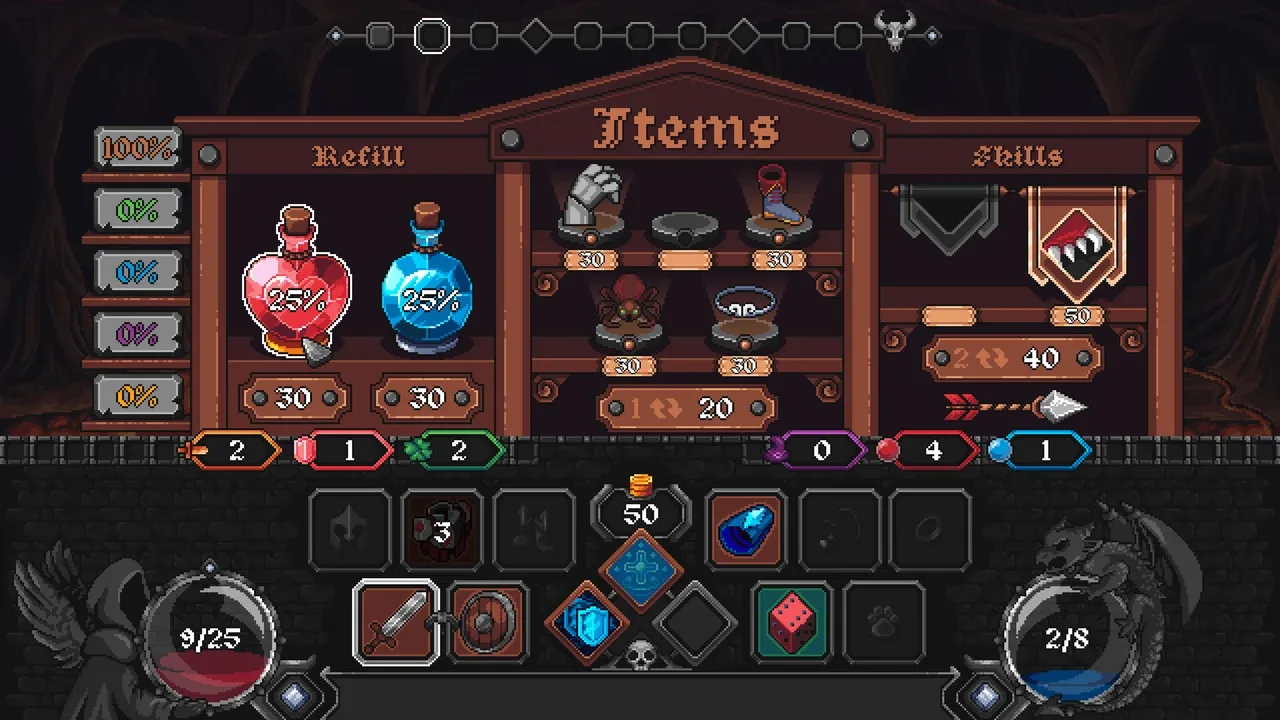Use the red dice item
Screen dimensions: 1280x720
coord(791,622)
